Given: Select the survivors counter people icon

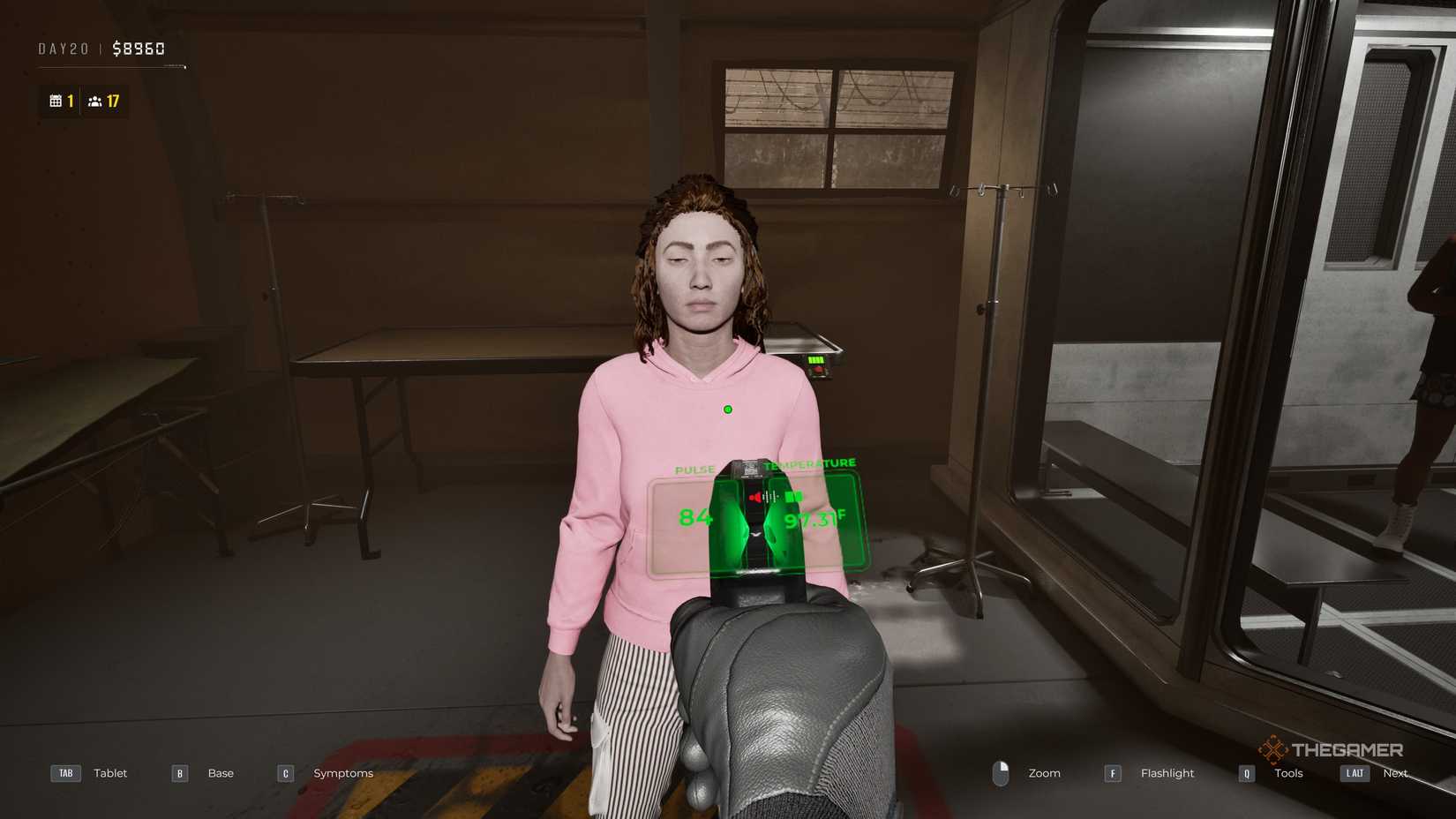Looking at the screenshot, I should point(95,101).
